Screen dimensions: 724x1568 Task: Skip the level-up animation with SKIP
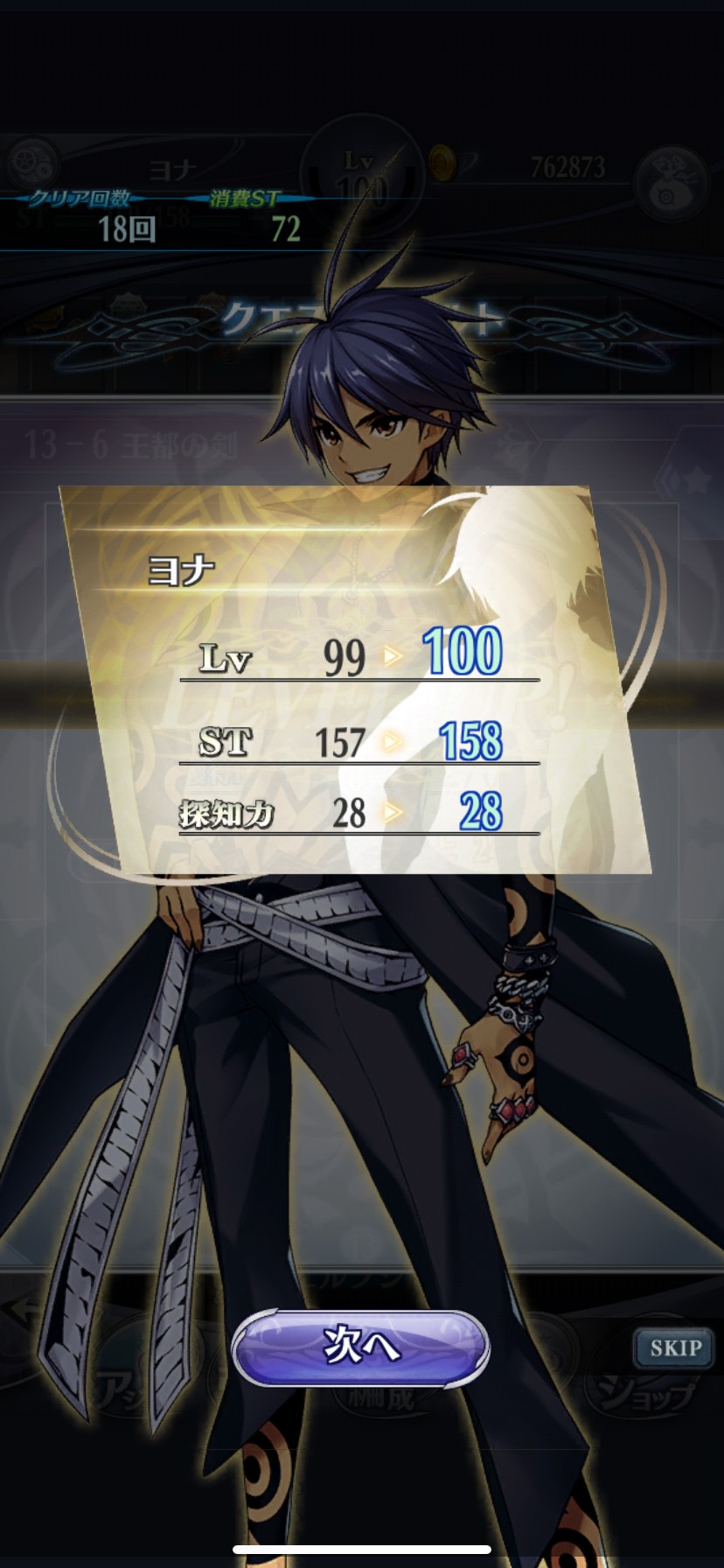tap(674, 1347)
